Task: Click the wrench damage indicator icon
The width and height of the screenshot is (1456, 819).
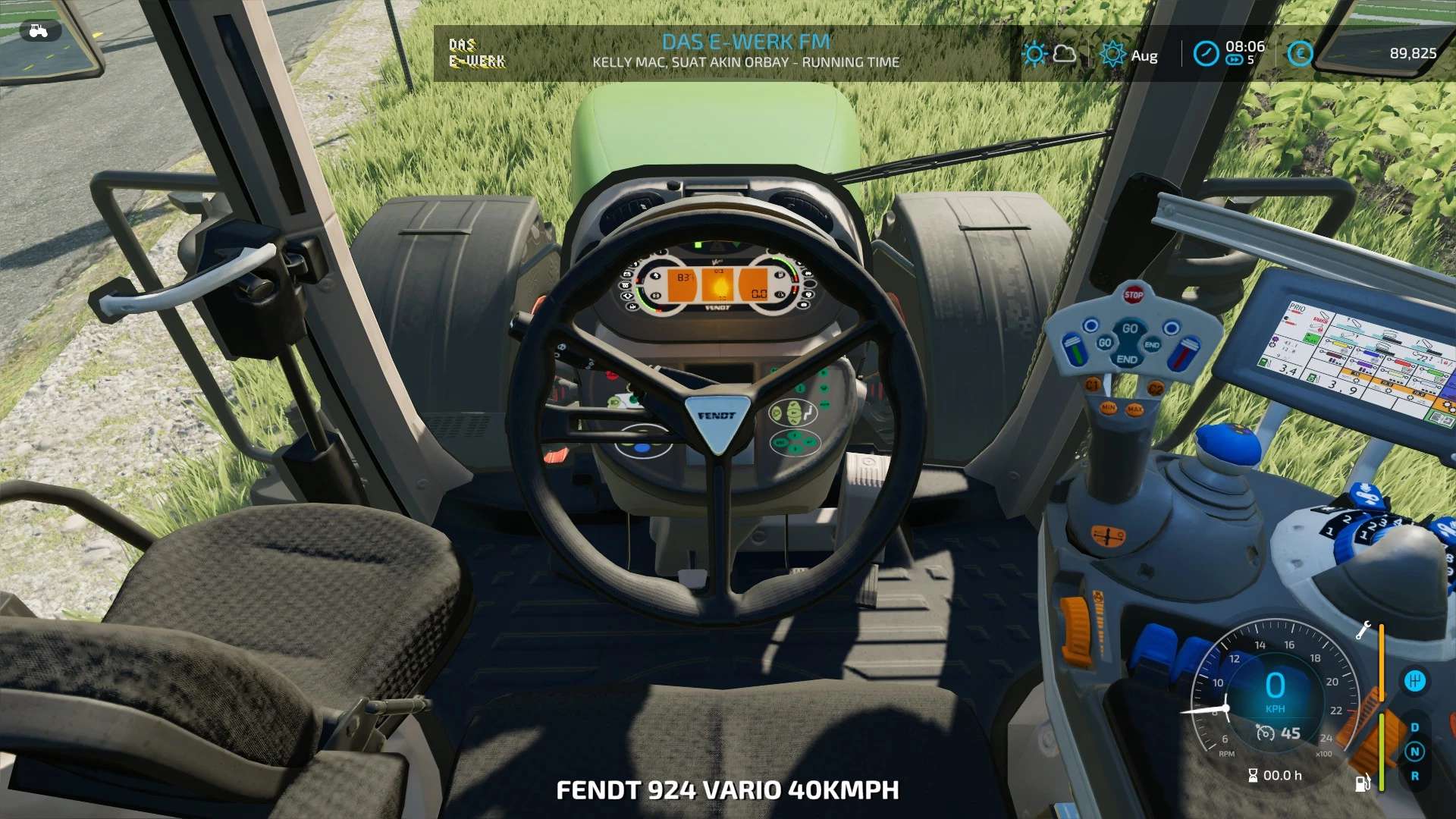Action: click(x=1363, y=630)
